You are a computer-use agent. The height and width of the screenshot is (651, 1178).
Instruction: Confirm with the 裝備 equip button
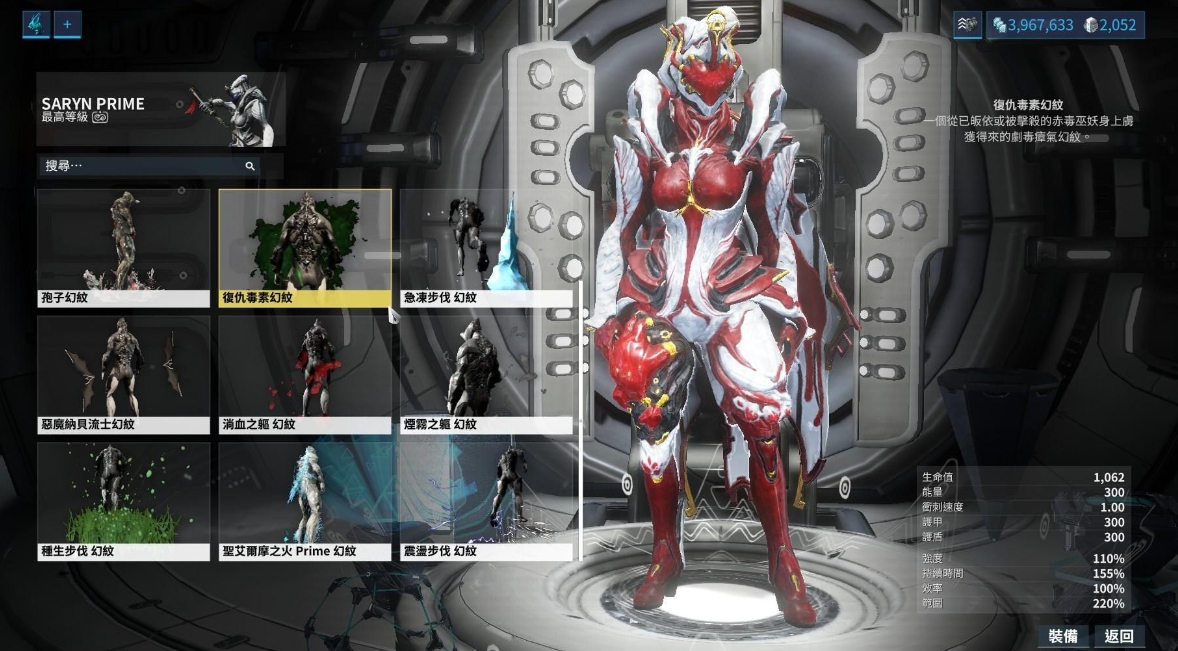coord(1062,636)
